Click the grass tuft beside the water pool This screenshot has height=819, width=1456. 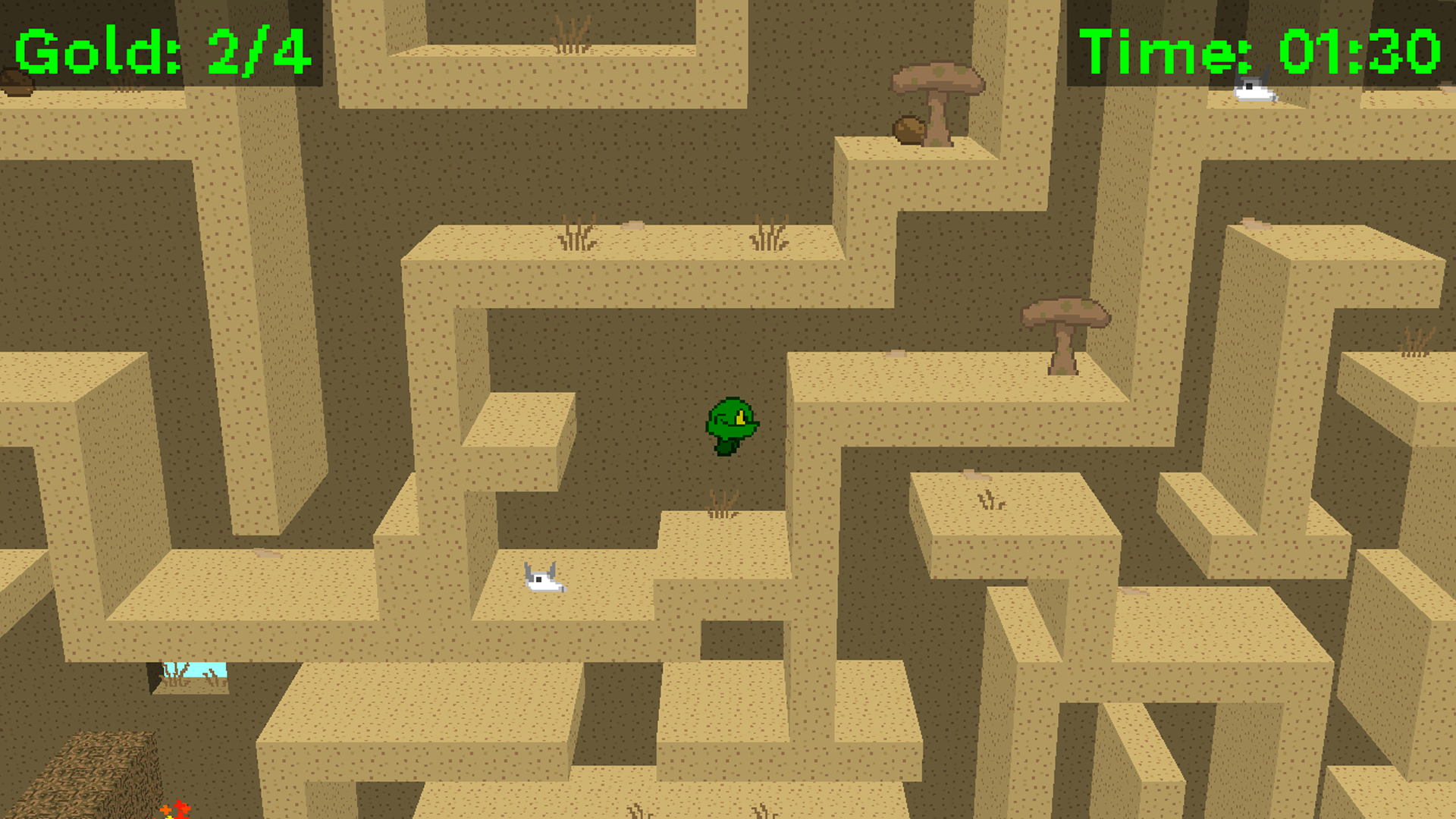[177, 673]
